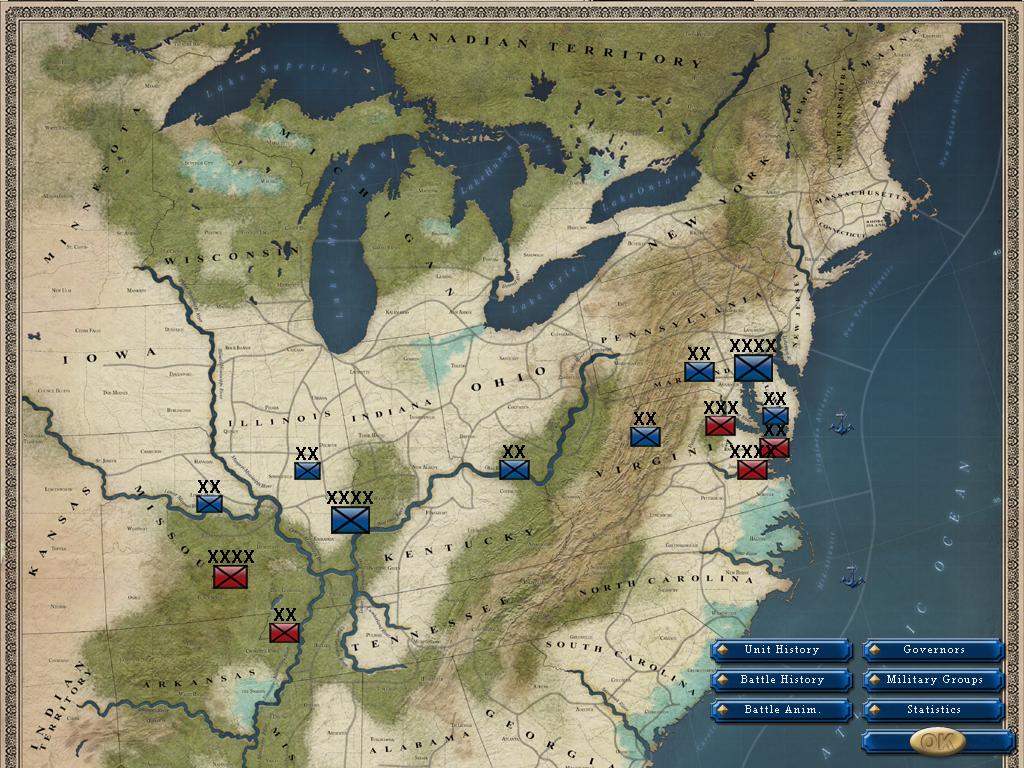Confirm with the gold OK button
This screenshot has width=1024, height=768.
pos(936,741)
